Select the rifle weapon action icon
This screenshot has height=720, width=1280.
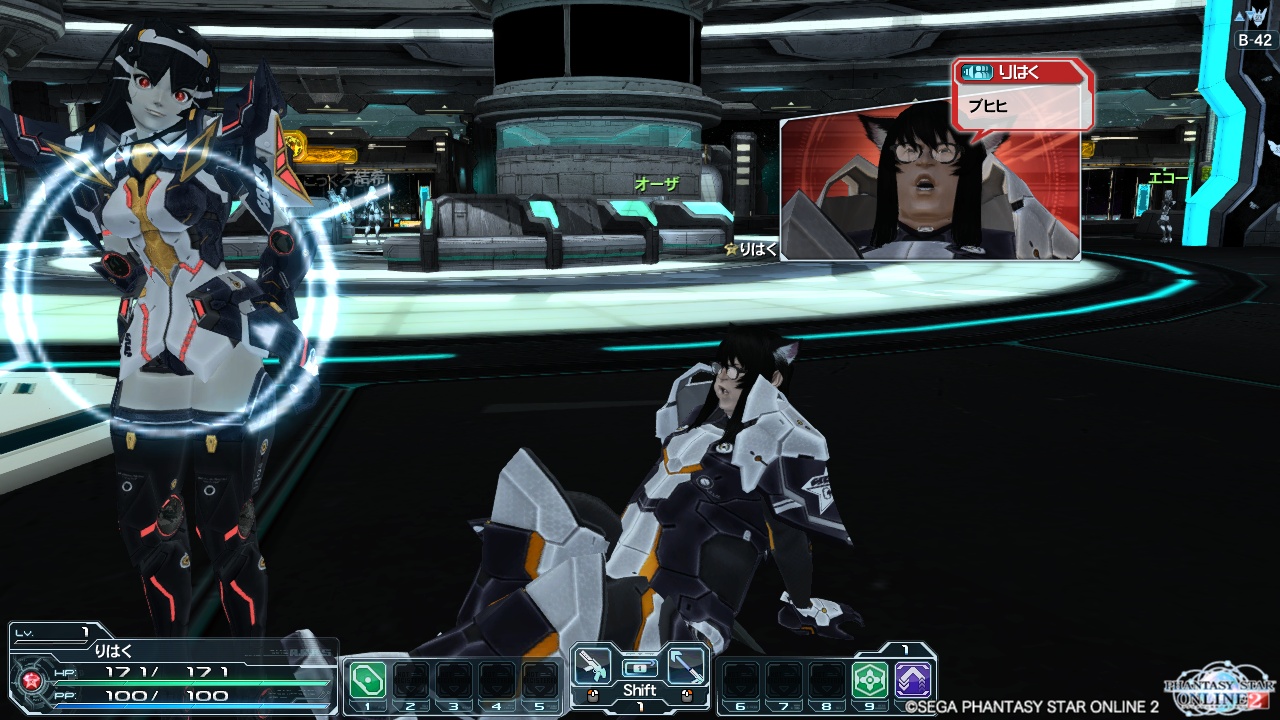point(594,667)
